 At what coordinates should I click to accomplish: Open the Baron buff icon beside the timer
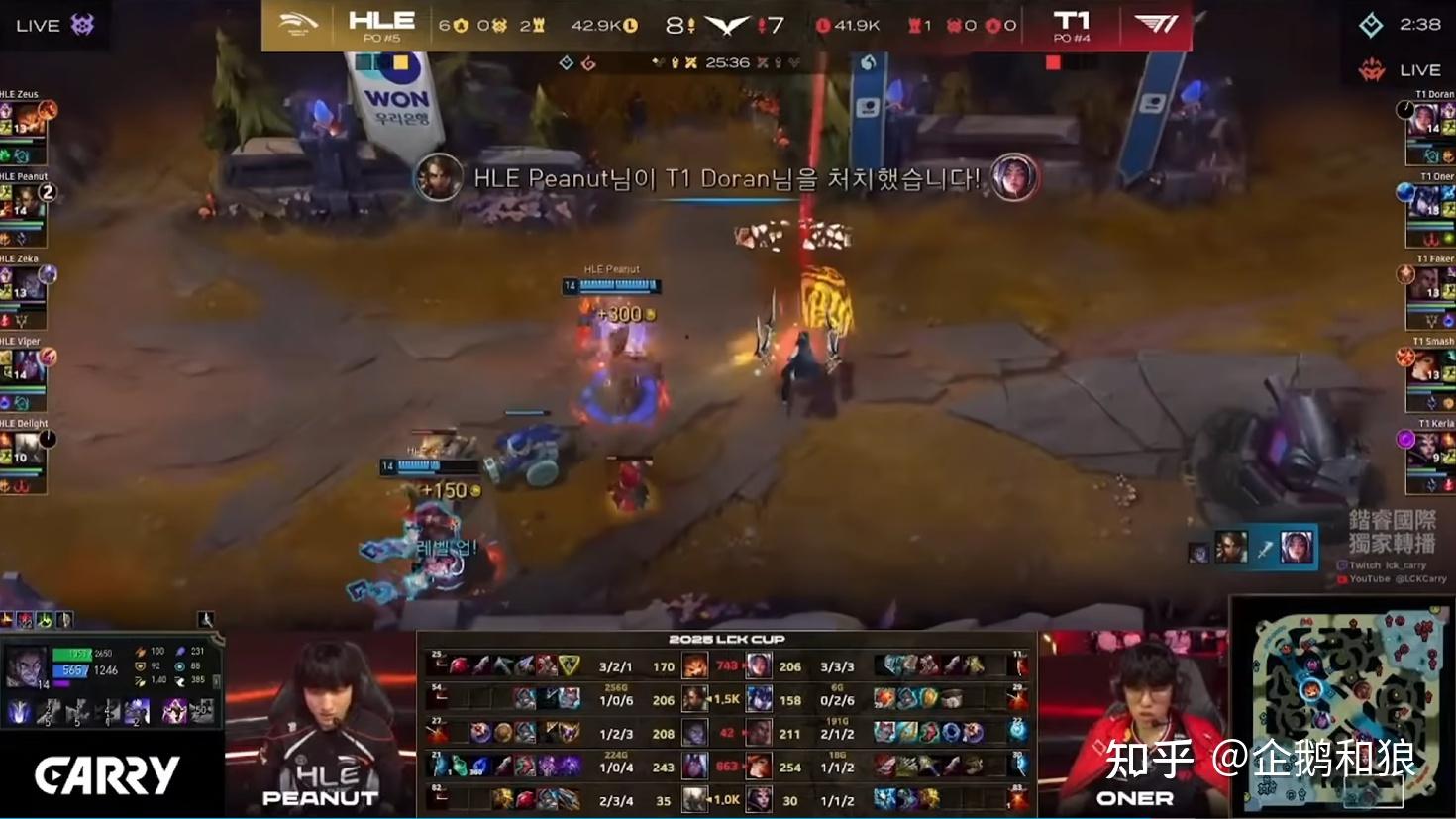pos(676,61)
